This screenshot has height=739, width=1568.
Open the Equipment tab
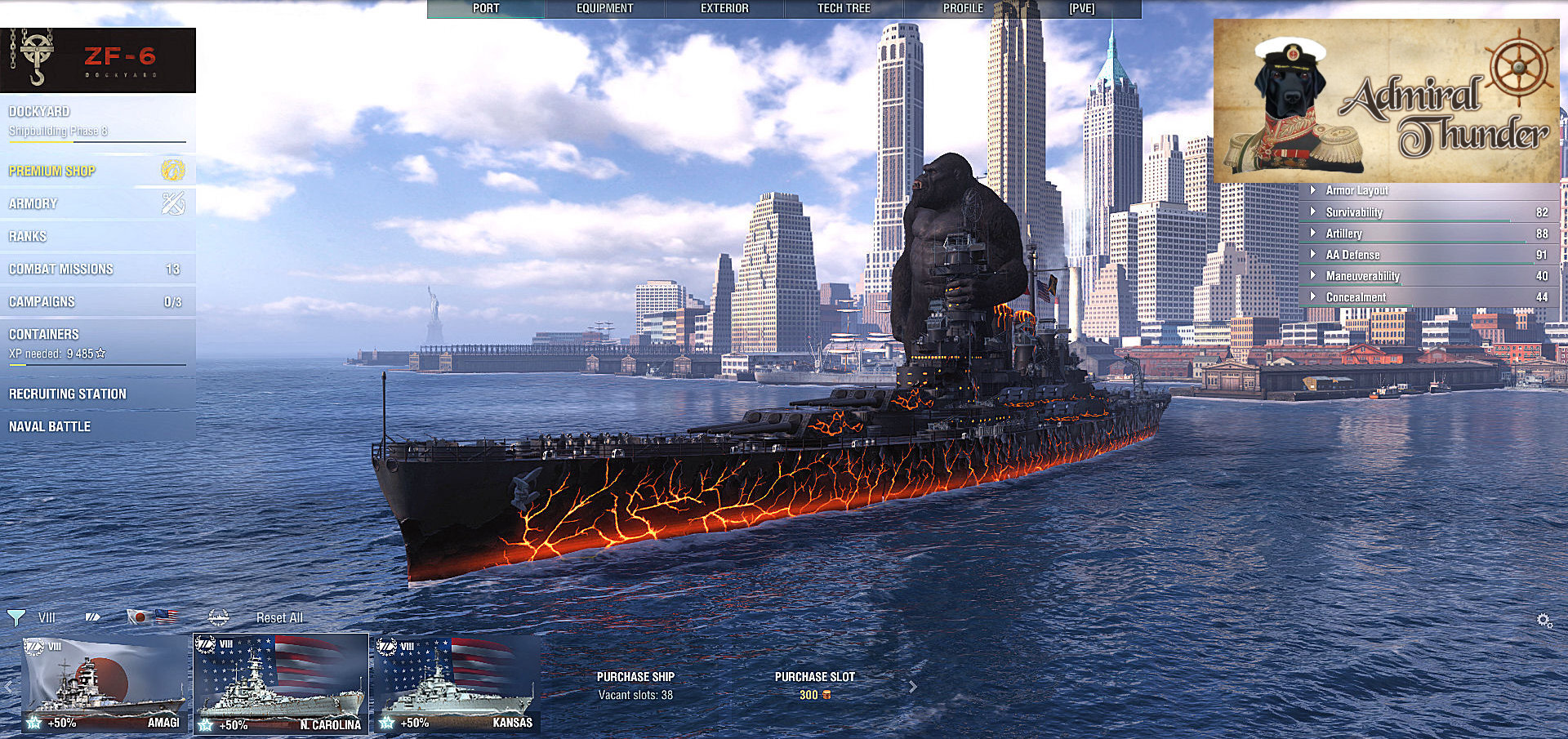(604, 8)
